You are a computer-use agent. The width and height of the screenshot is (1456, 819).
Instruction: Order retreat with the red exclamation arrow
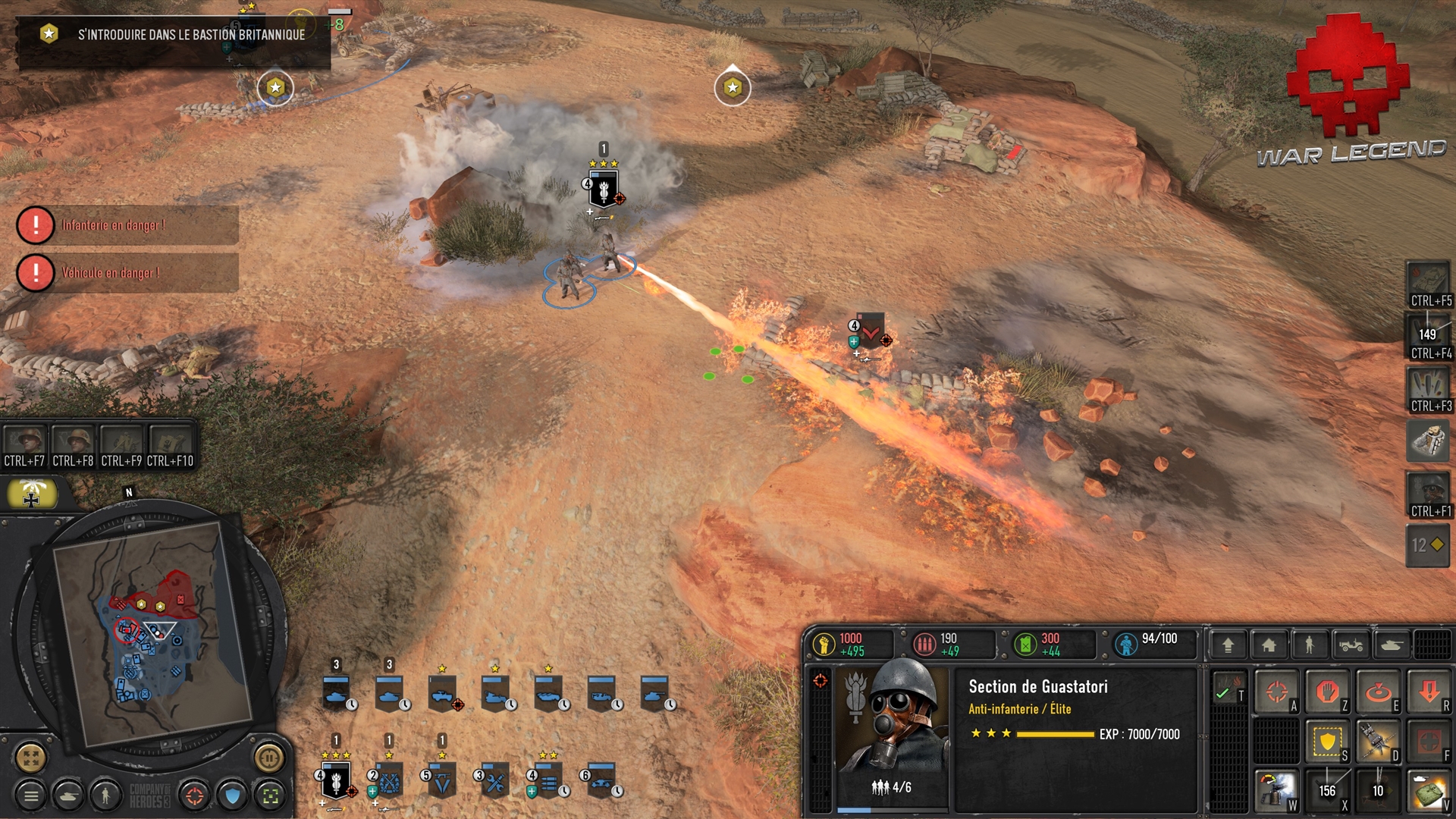1429,692
